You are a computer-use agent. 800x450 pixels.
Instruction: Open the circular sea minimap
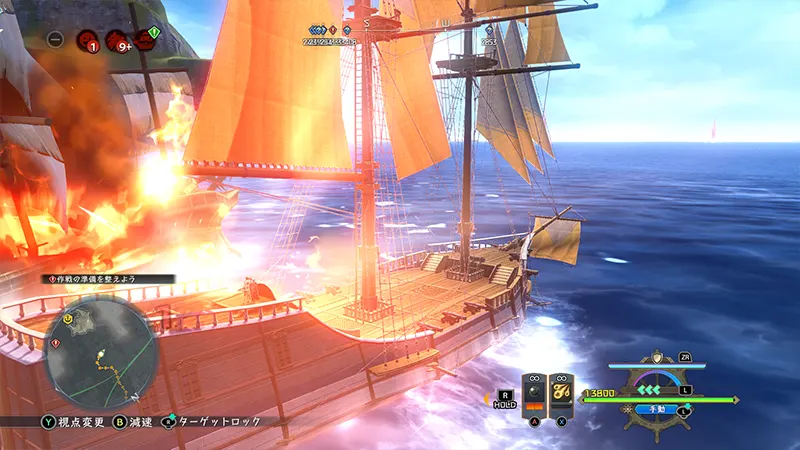click(x=100, y=352)
